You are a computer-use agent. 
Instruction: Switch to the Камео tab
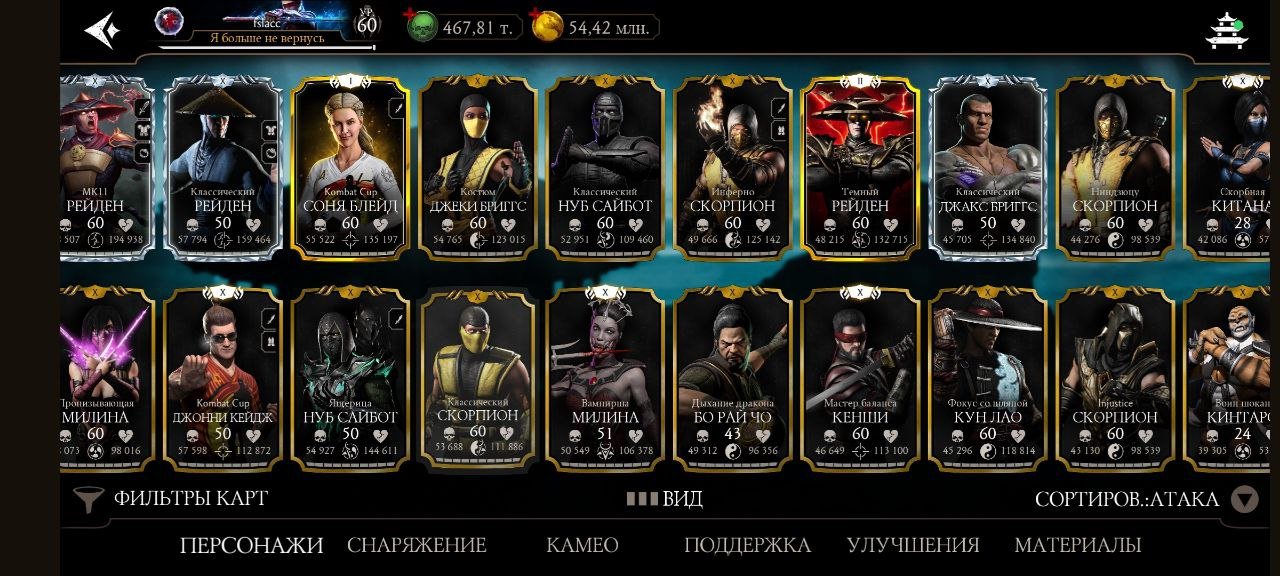pos(582,545)
